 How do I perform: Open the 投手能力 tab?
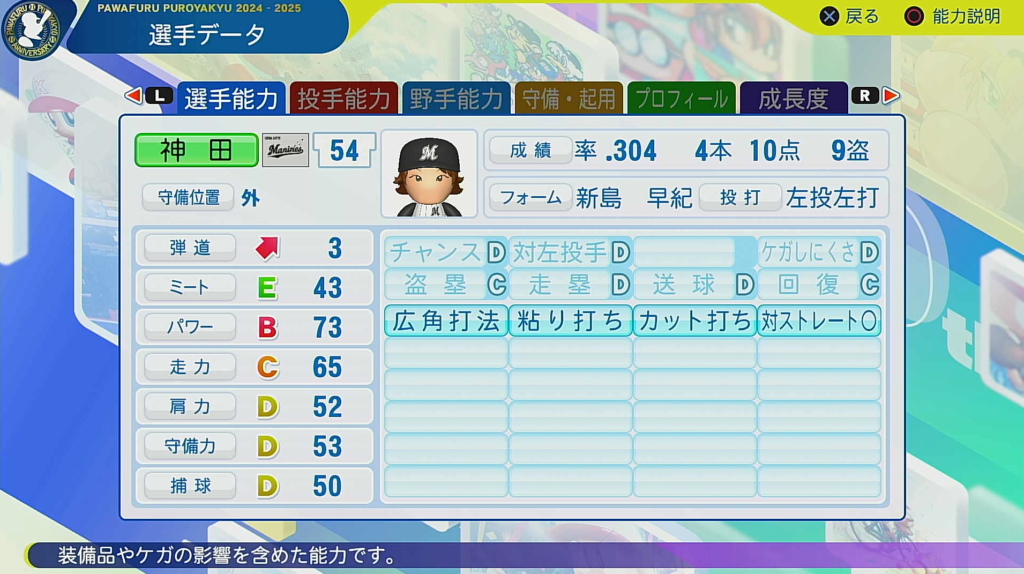pyautogui.click(x=344, y=98)
